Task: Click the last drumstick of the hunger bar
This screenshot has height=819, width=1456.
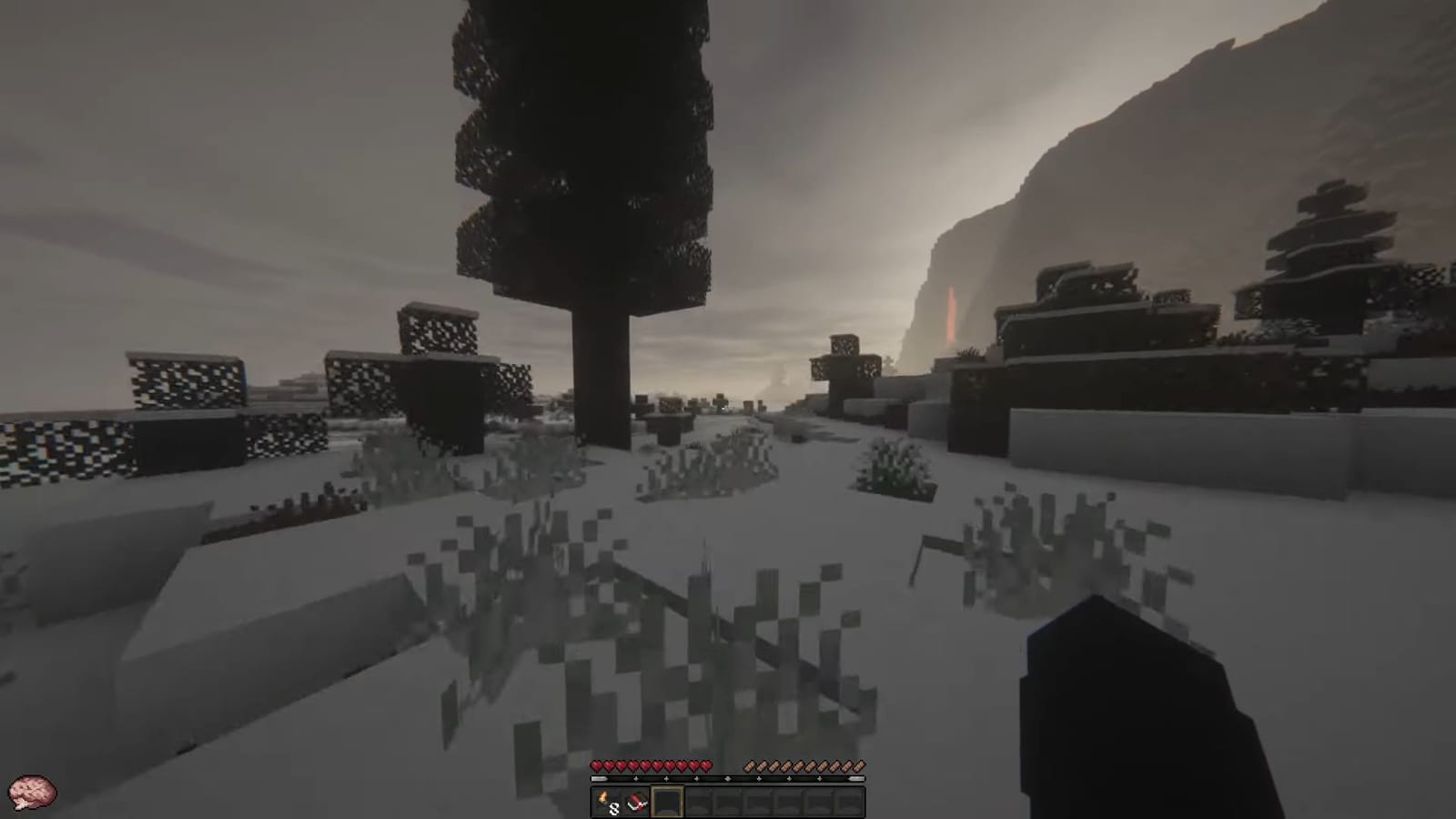Action: tap(859, 765)
